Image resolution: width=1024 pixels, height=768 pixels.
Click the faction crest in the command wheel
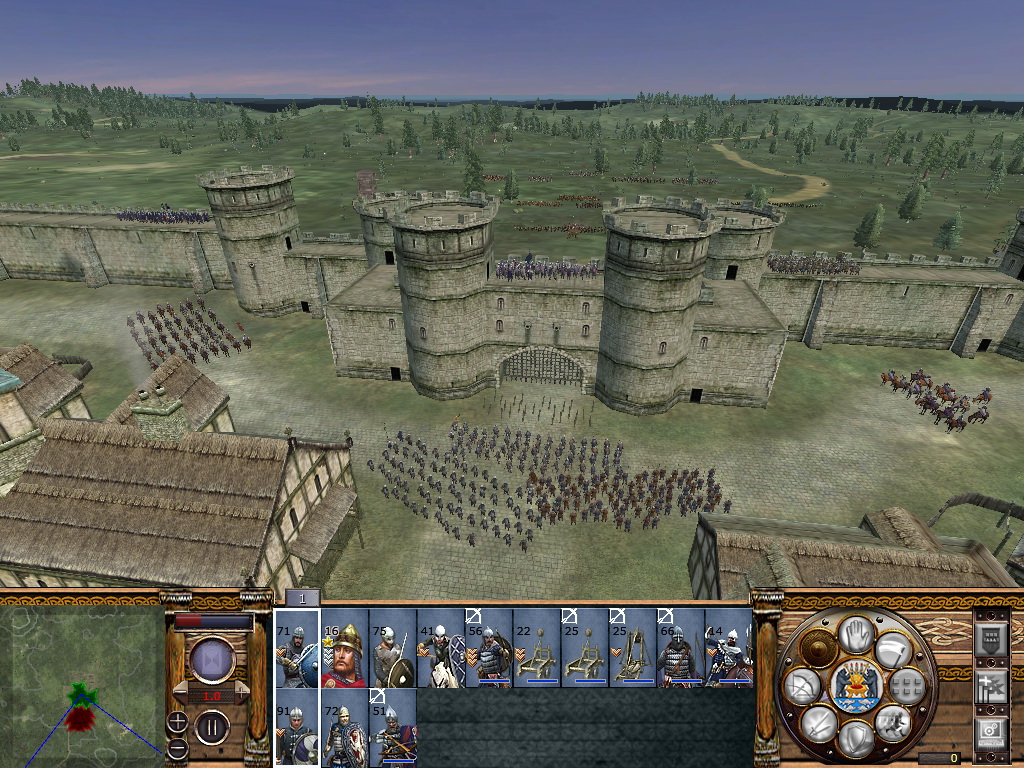pyautogui.click(x=855, y=685)
